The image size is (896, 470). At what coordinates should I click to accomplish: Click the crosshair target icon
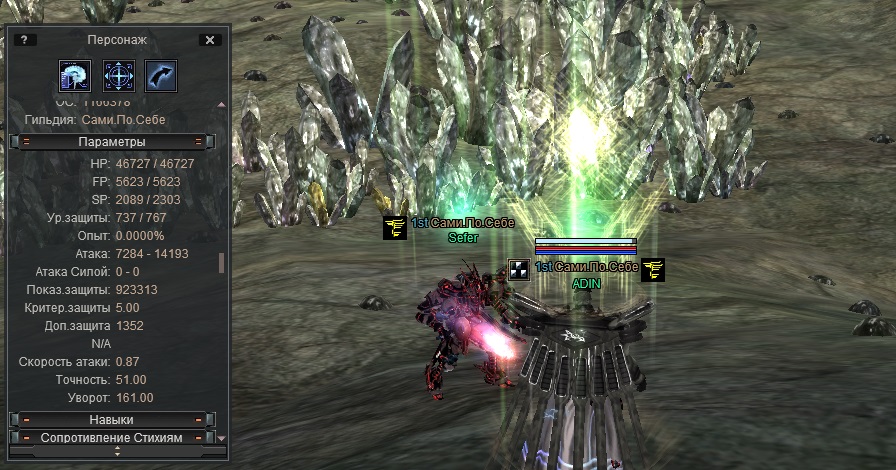[119, 76]
